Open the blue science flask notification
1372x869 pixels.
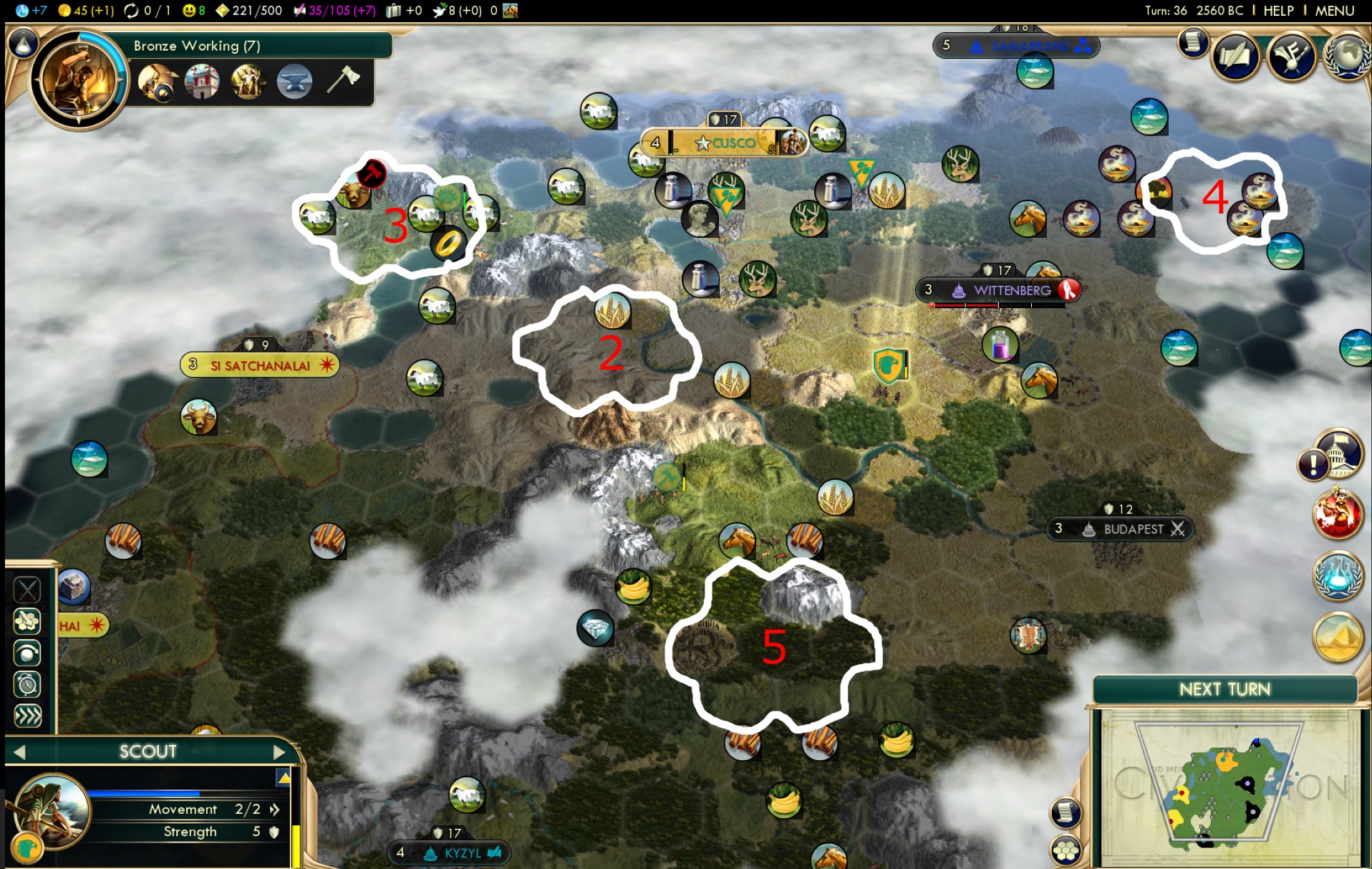pos(1336,575)
